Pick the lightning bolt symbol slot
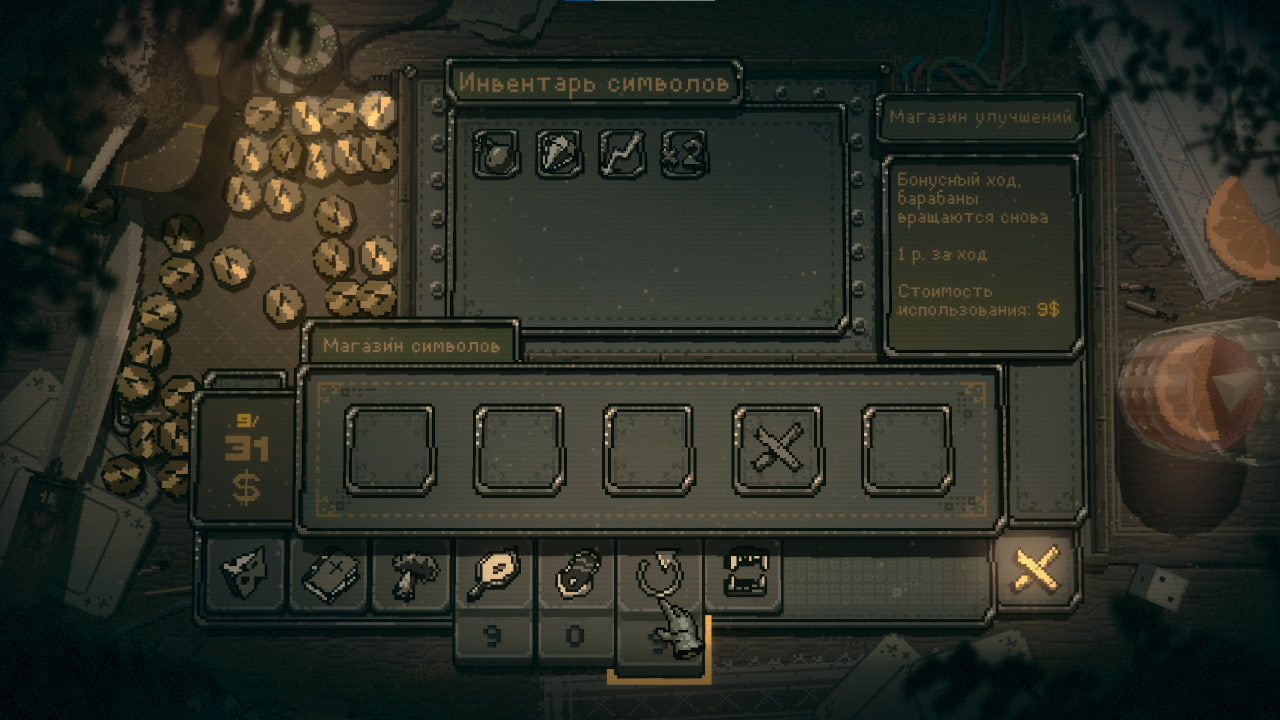The height and width of the screenshot is (720, 1280). click(x=621, y=154)
